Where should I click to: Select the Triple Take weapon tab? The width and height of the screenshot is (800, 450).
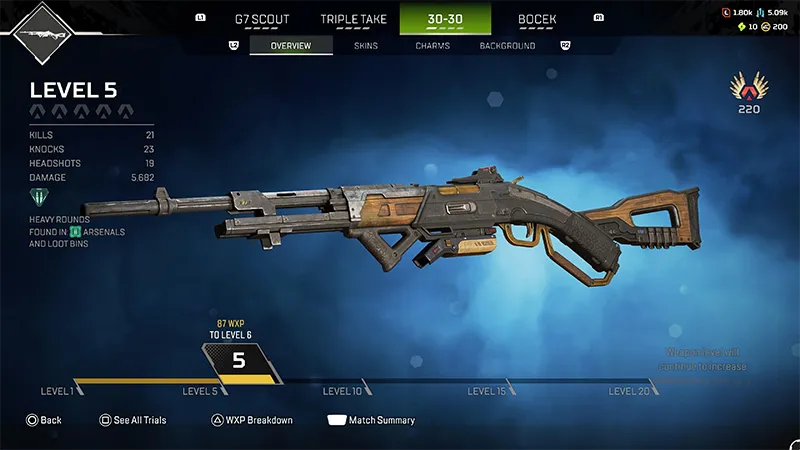(353, 19)
